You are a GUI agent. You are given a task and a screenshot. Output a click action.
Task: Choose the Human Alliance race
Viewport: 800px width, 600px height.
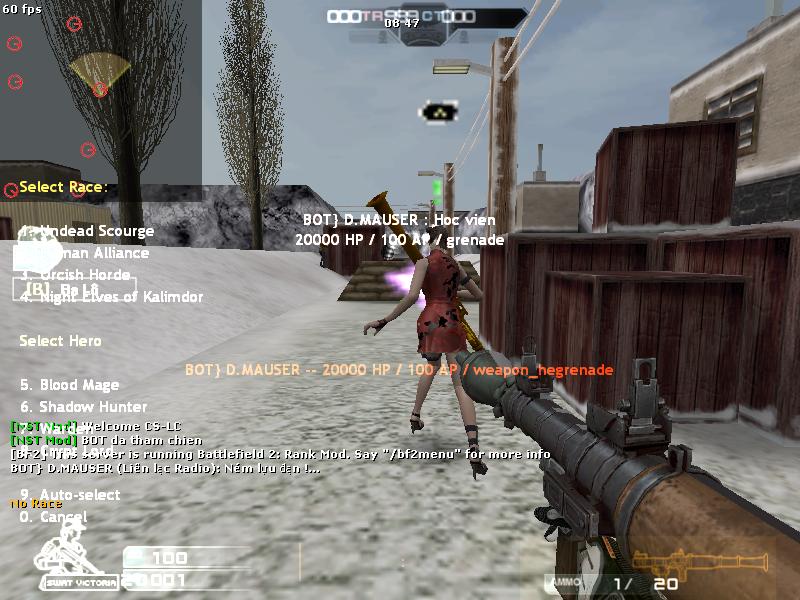tap(92, 253)
